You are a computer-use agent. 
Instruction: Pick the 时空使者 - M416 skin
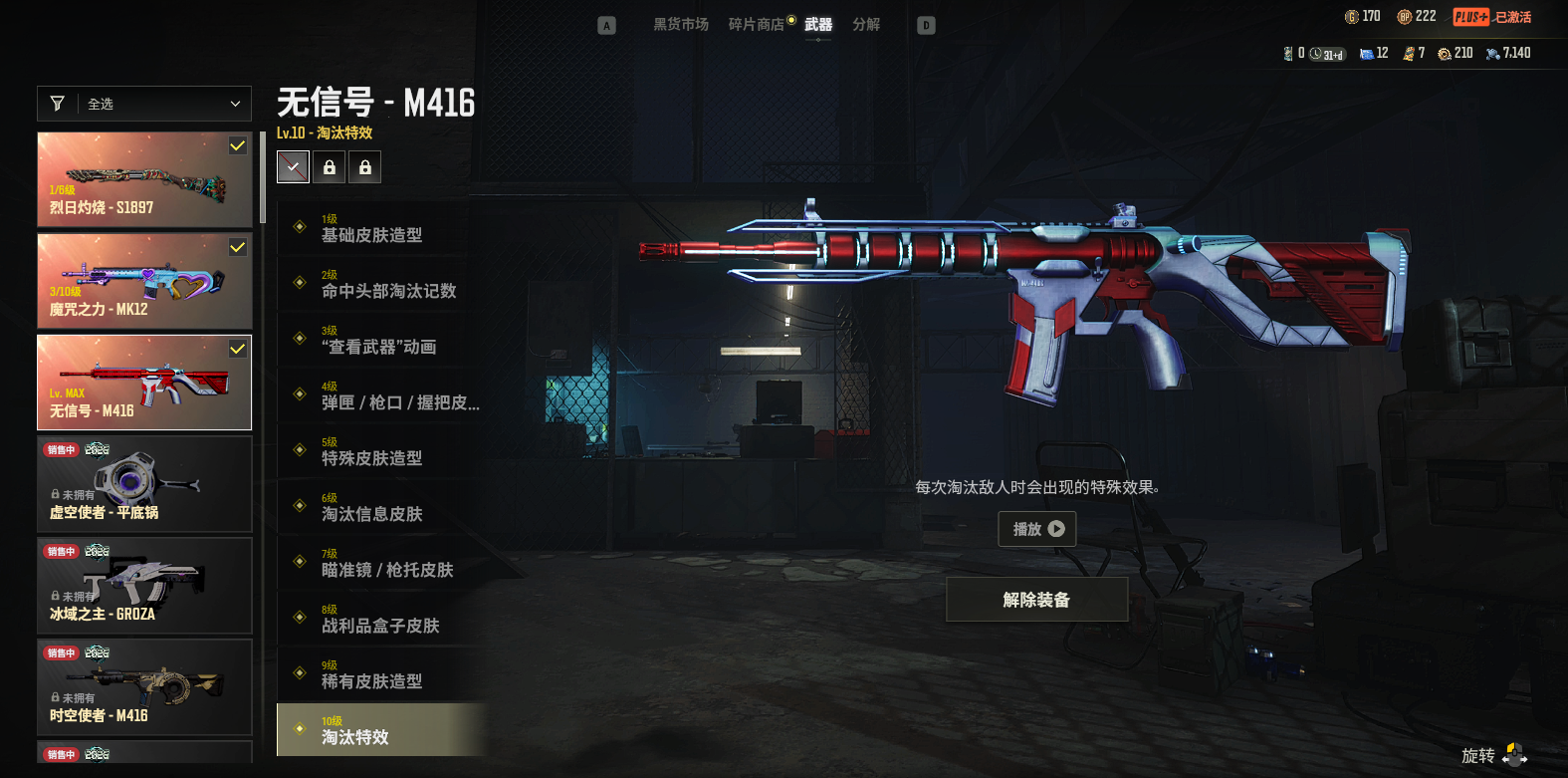click(144, 687)
